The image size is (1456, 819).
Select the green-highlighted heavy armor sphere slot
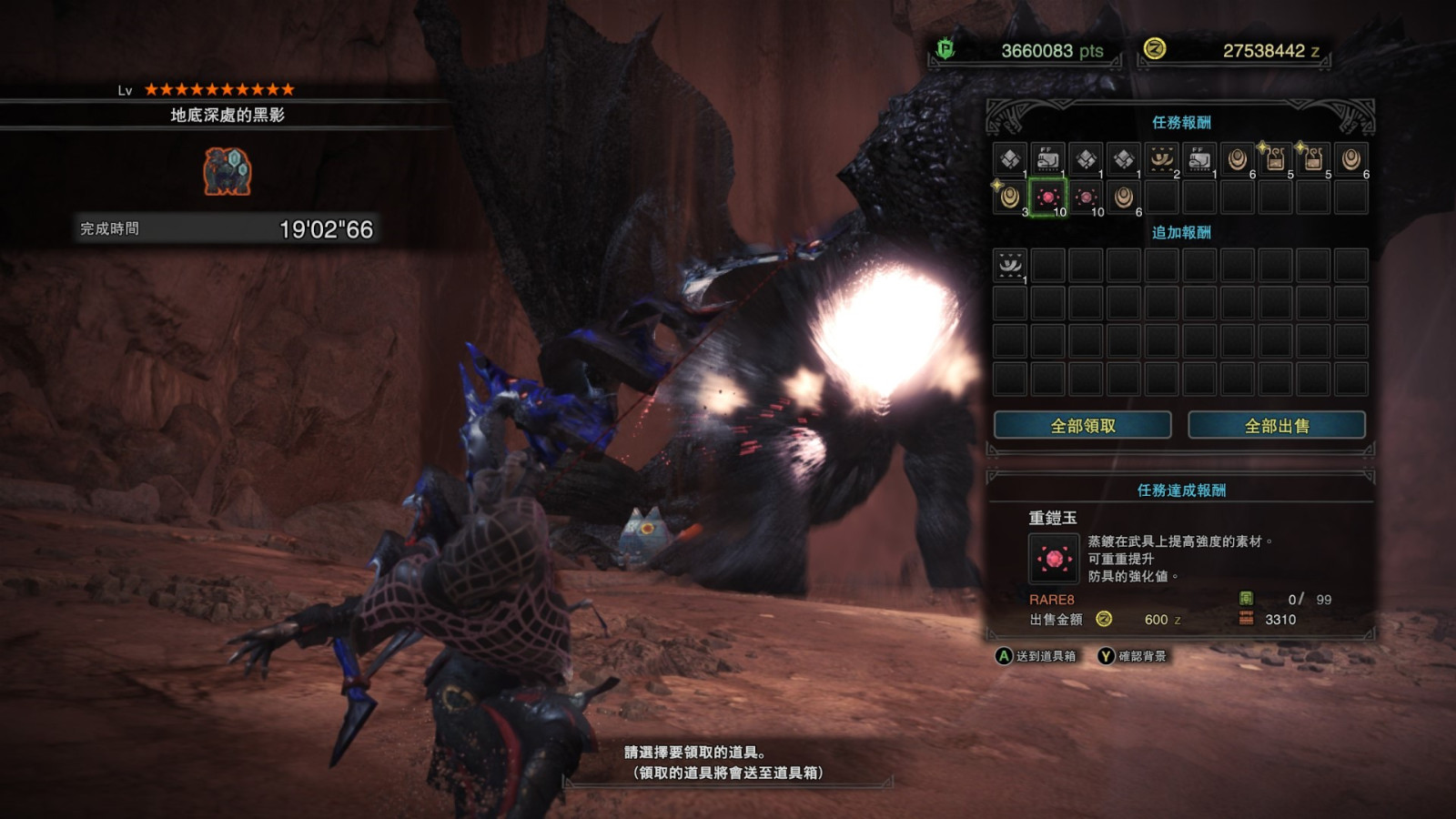(1047, 197)
